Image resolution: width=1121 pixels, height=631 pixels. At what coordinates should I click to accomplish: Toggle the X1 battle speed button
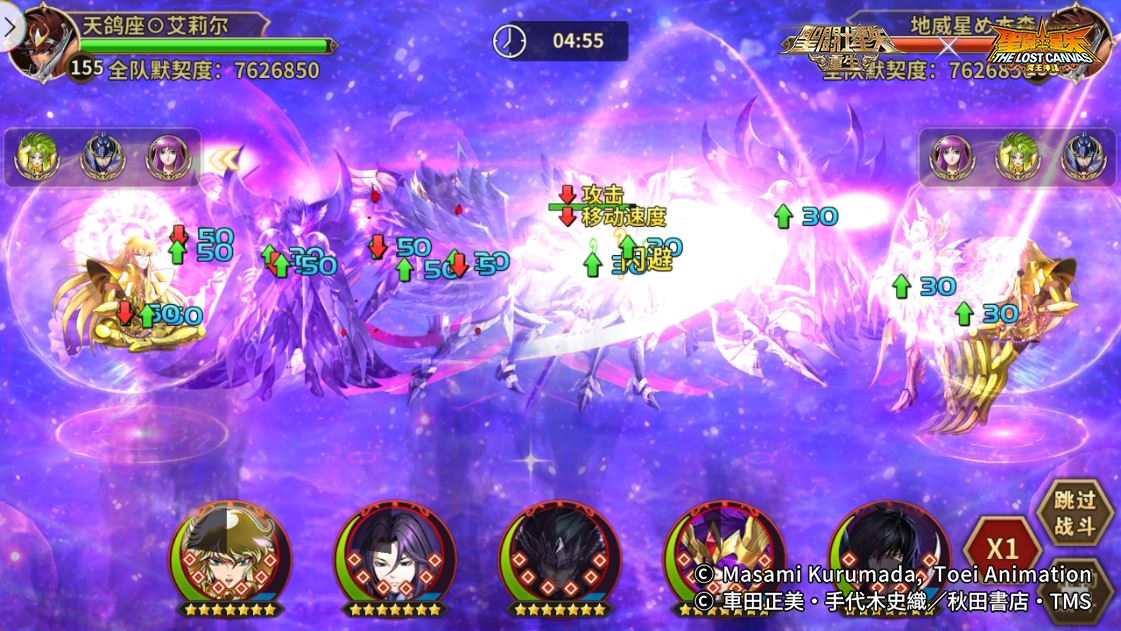[1002, 549]
